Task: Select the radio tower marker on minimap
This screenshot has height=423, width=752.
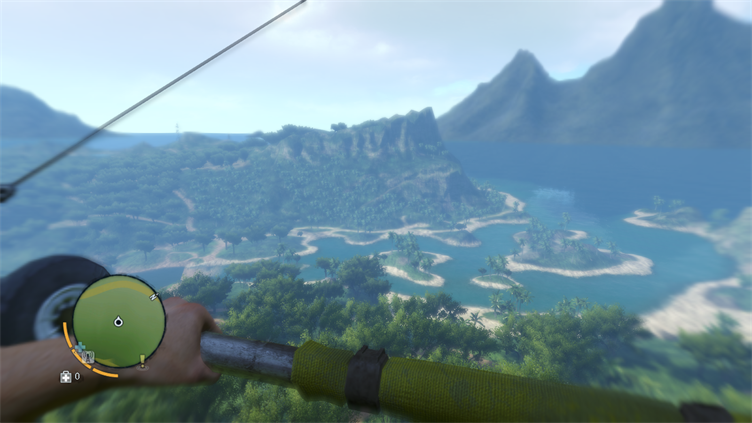Action: 88,356
